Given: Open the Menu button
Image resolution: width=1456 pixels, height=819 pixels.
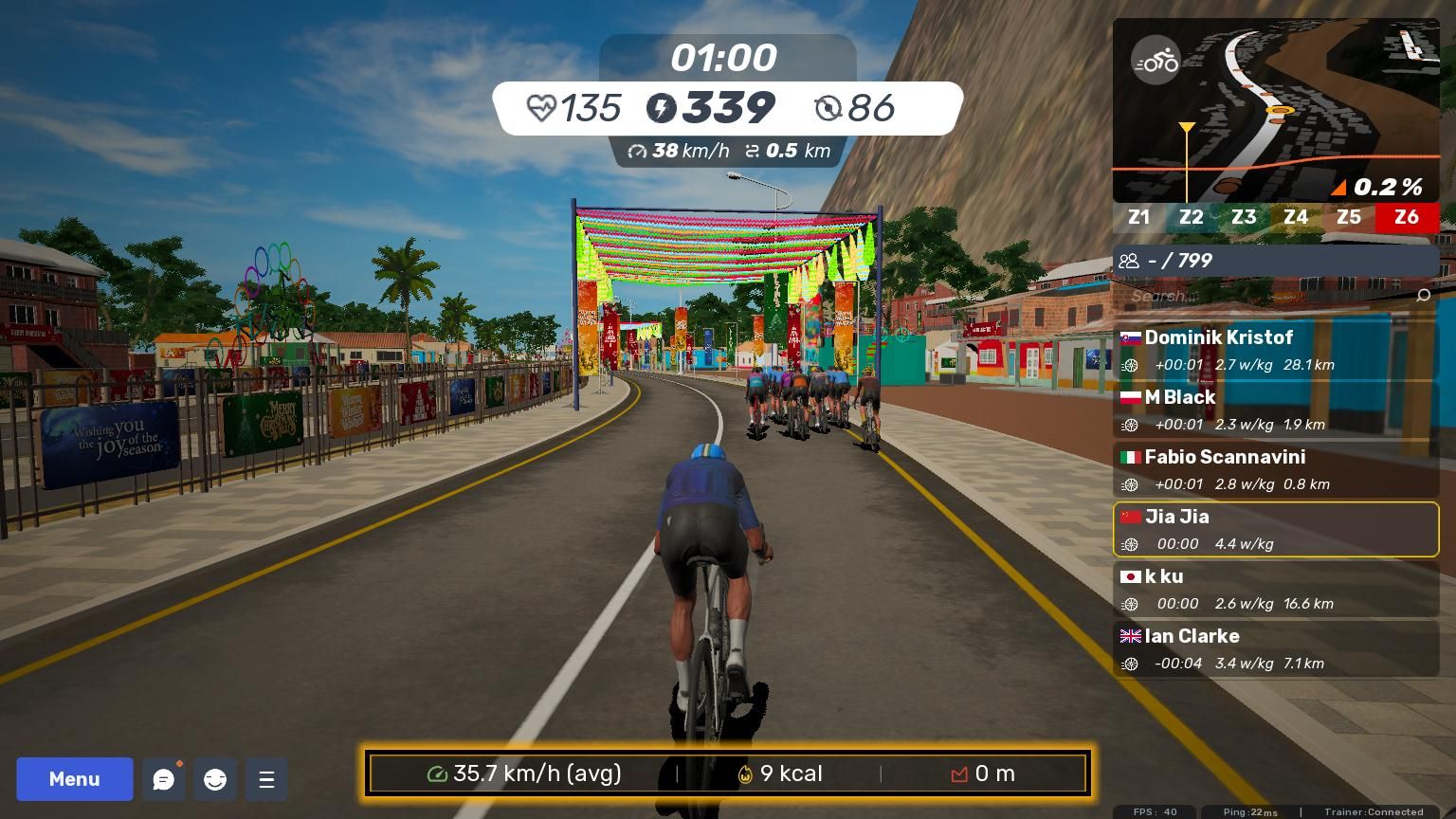Looking at the screenshot, I should [x=74, y=779].
